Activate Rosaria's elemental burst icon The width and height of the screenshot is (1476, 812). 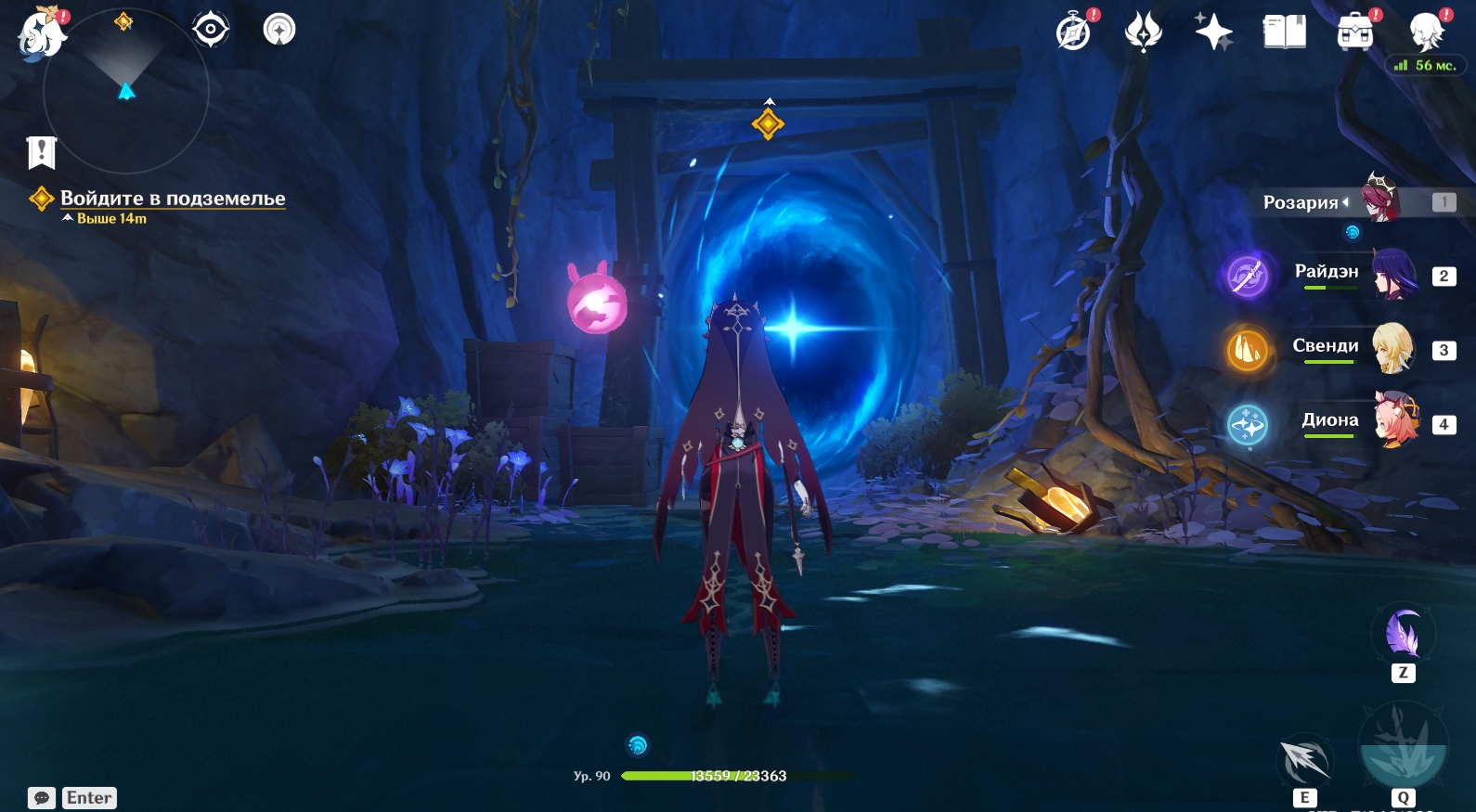click(1402, 745)
